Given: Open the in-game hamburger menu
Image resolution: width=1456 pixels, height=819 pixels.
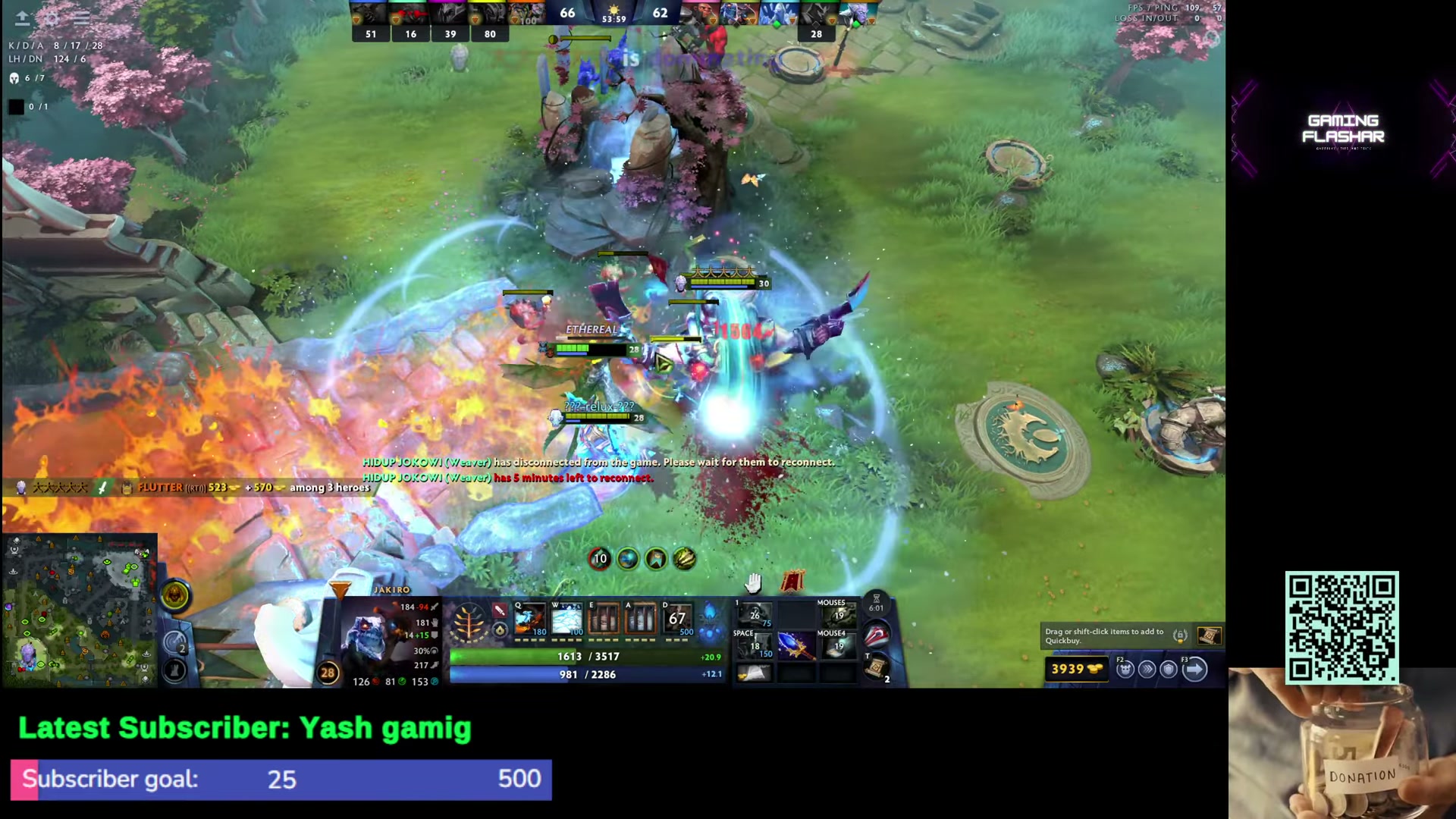Looking at the screenshot, I should [81, 17].
